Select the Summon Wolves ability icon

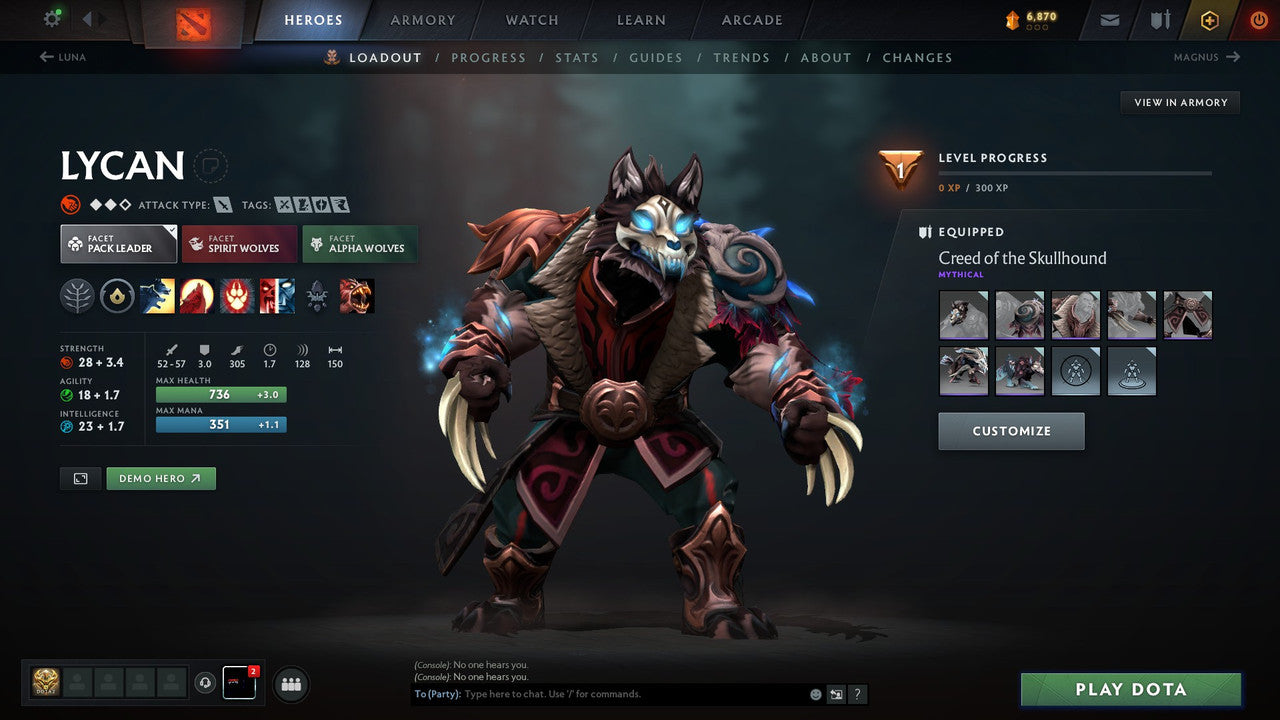(157, 295)
